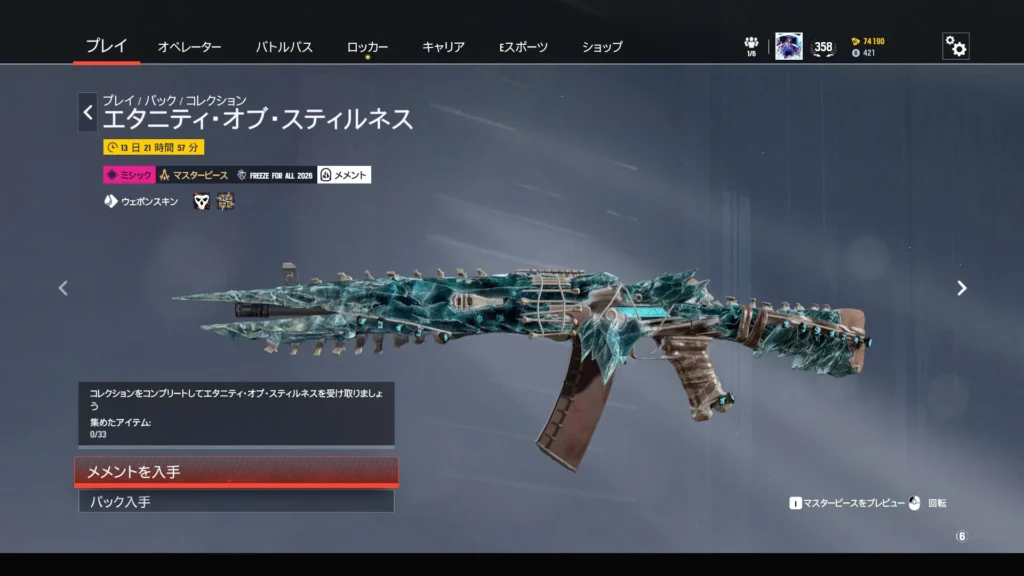Viewport: 1024px width, 576px height.
Task: Click the メメントを入手 button
Action: (236, 471)
